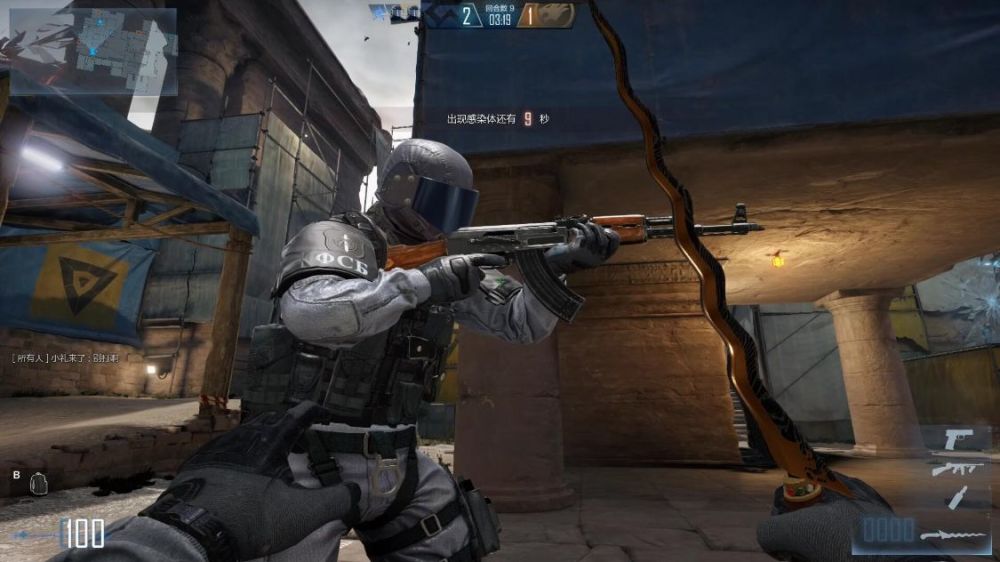
Task: Click the chat message line
Action: tap(65, 357)
